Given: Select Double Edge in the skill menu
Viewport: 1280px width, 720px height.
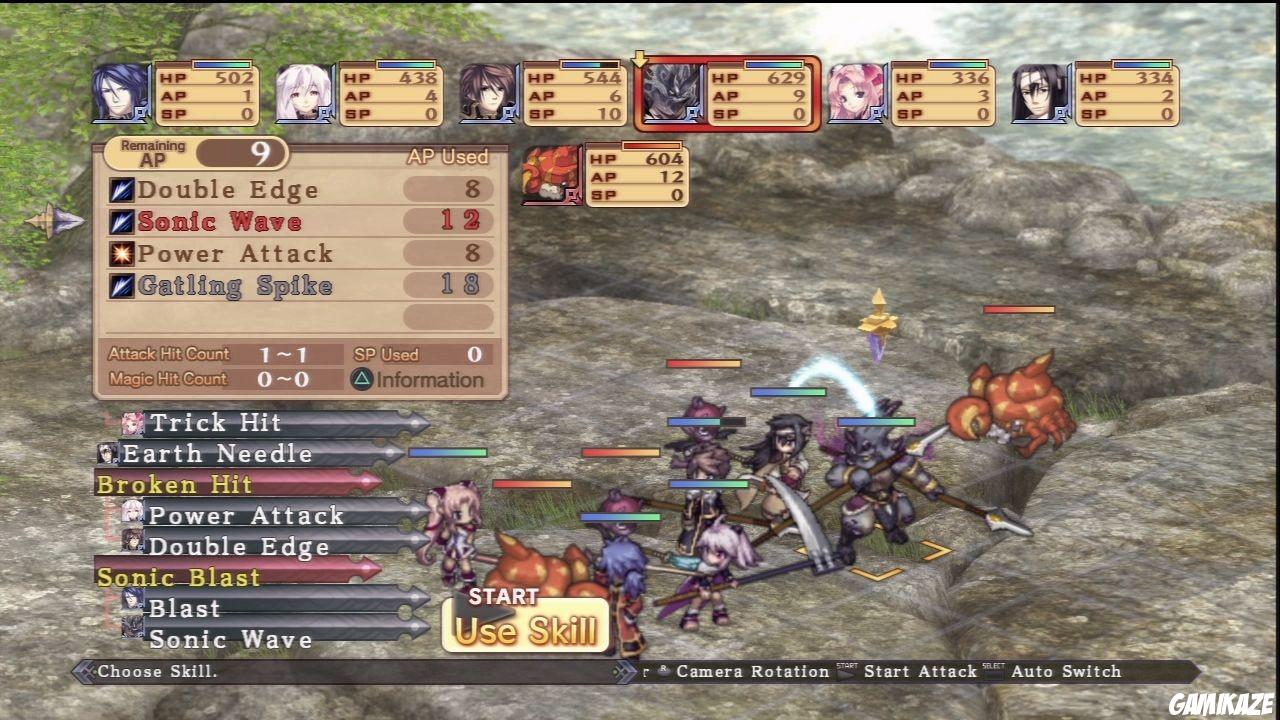Looking at the screenshot, I should pos(228,189).
